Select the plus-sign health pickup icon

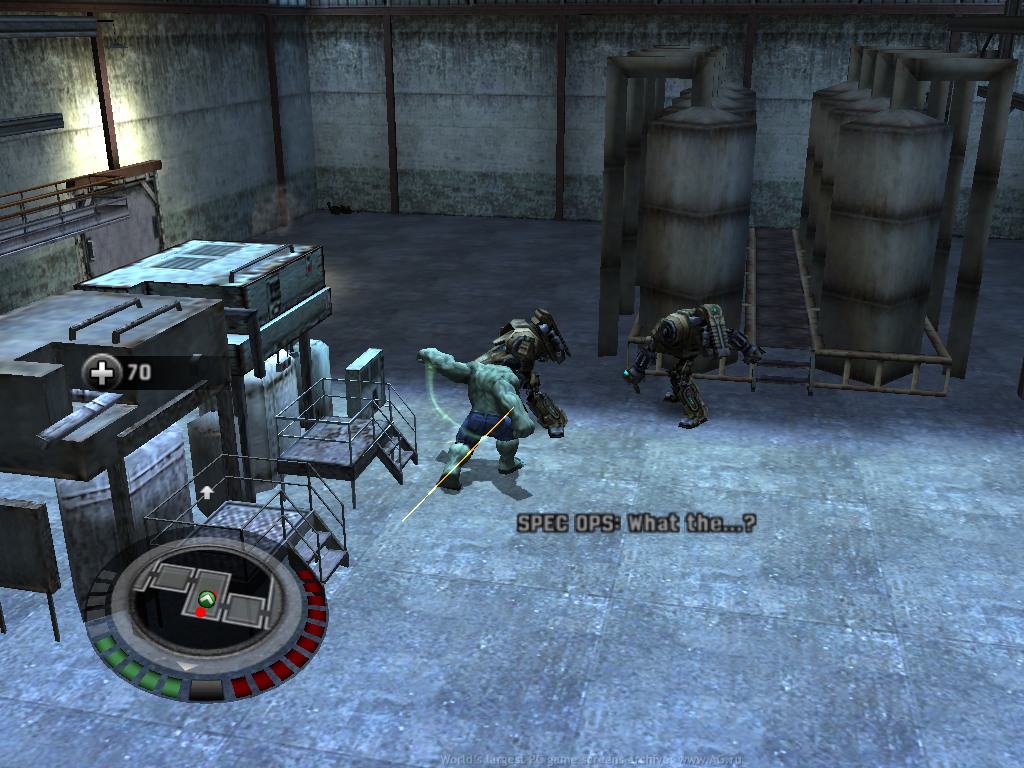coord(103,373)
